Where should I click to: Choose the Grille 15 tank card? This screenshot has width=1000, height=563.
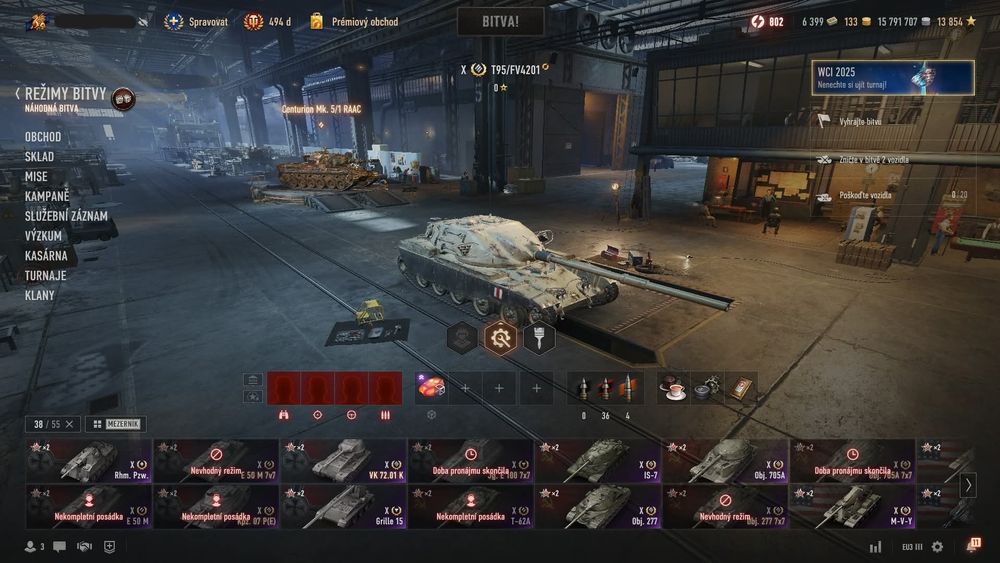coord(344,507)
